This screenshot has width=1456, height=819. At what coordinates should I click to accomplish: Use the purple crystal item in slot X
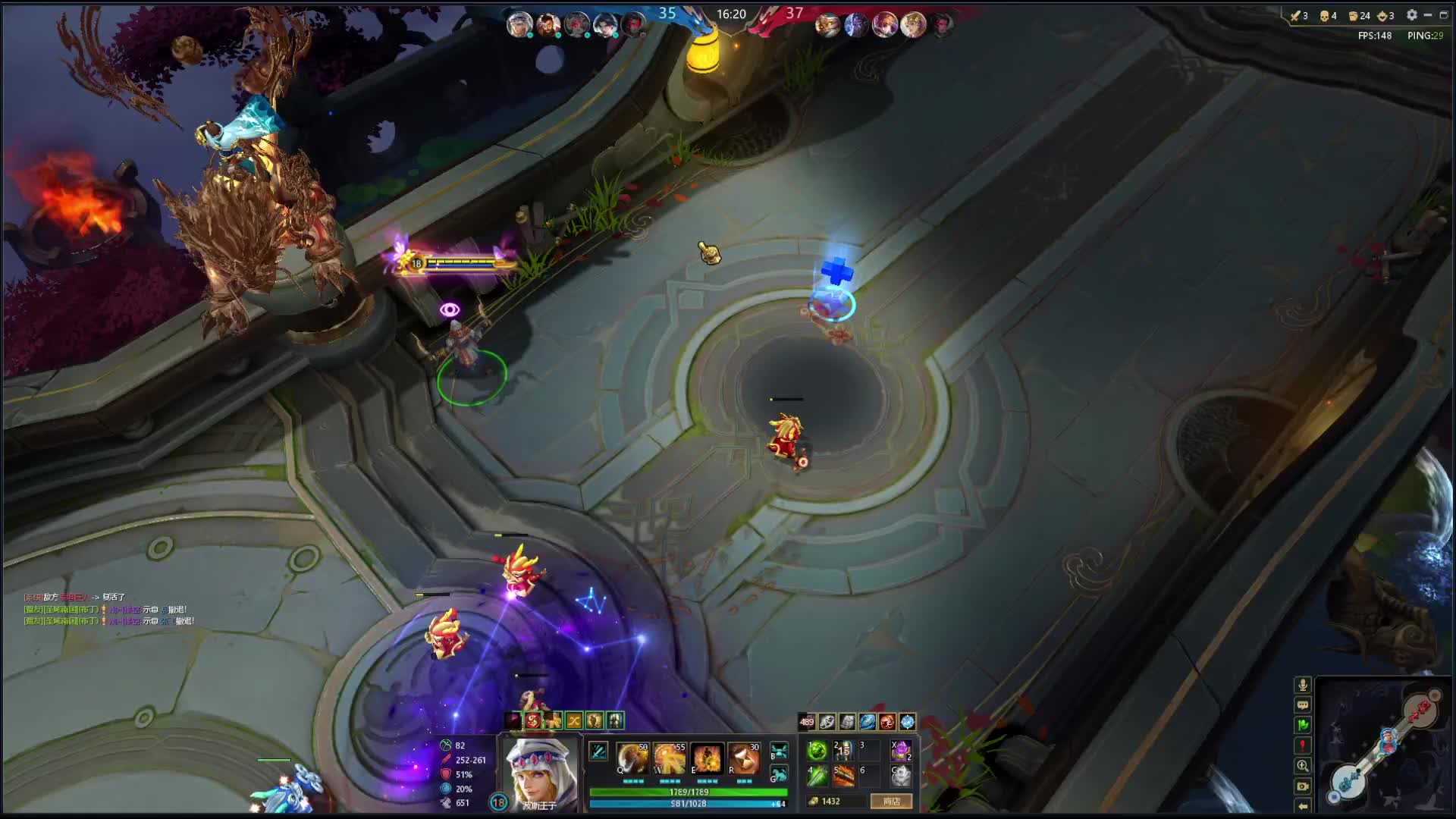point(901,751)
